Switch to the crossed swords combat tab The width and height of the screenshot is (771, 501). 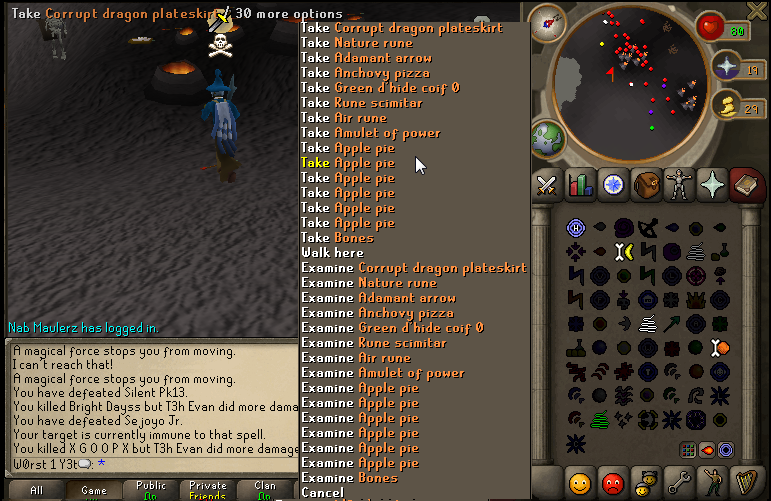pyautogui.click(x=547, y=184)
